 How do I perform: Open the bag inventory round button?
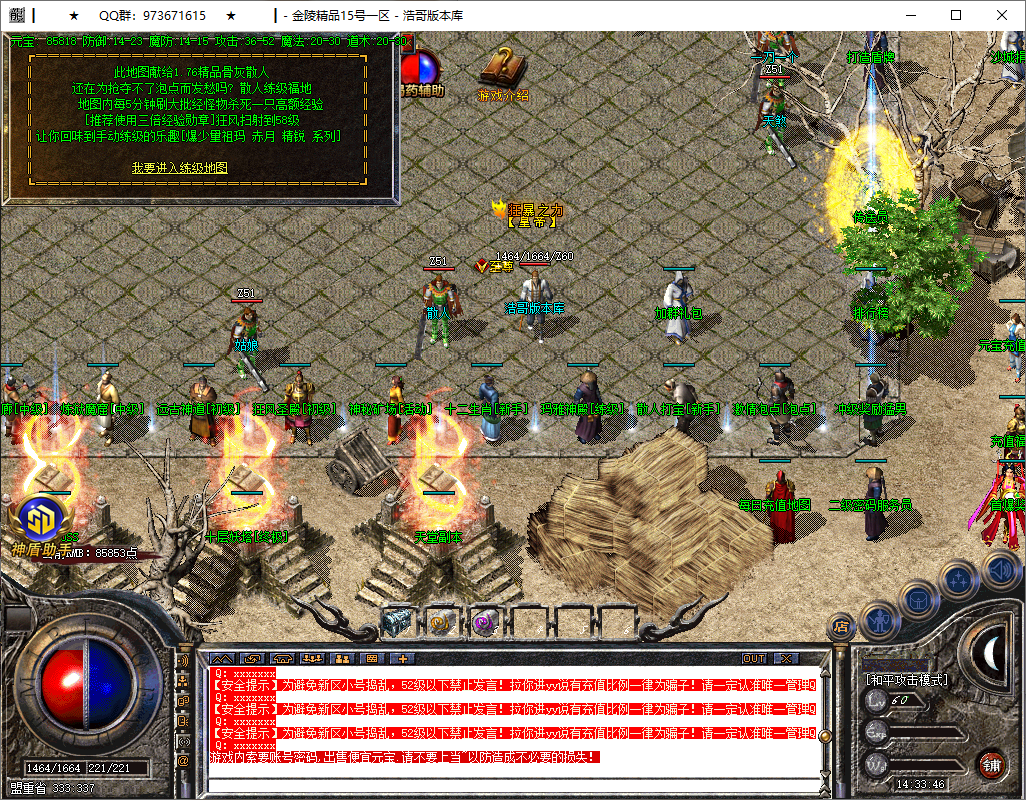[x=917, y=600]
